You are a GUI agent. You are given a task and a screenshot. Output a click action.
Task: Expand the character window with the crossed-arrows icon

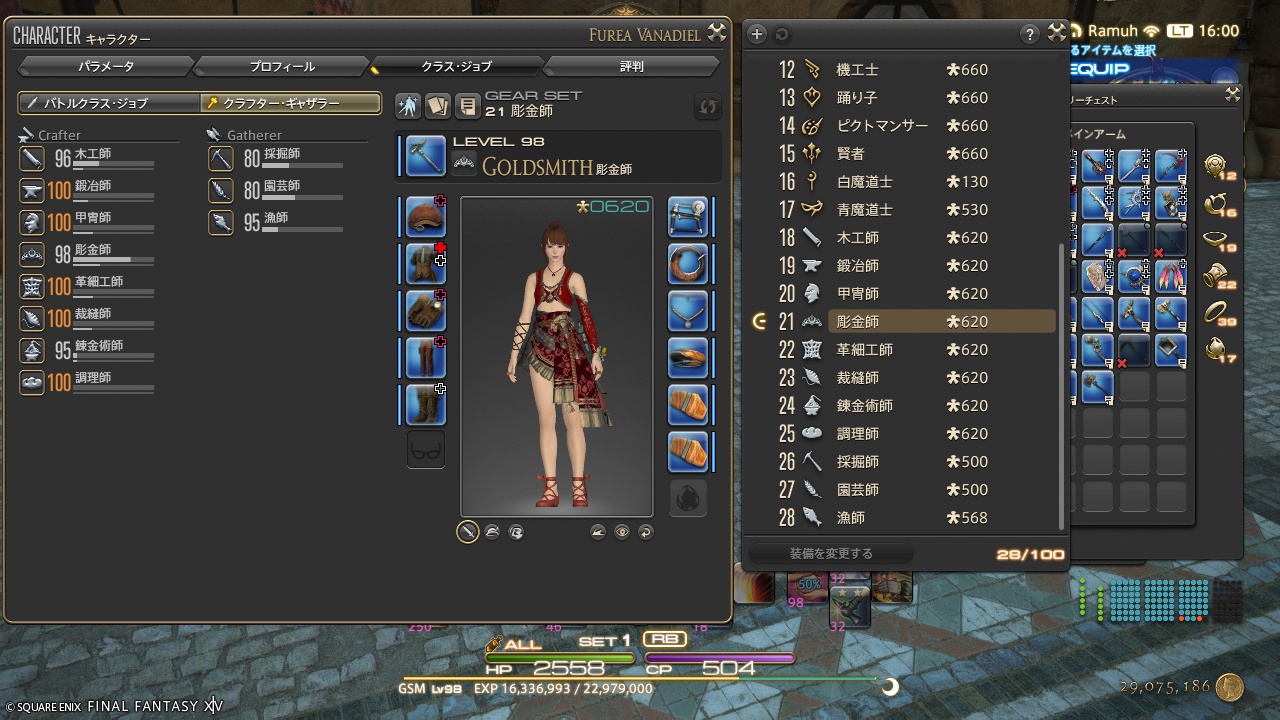(x=716, y=33)
